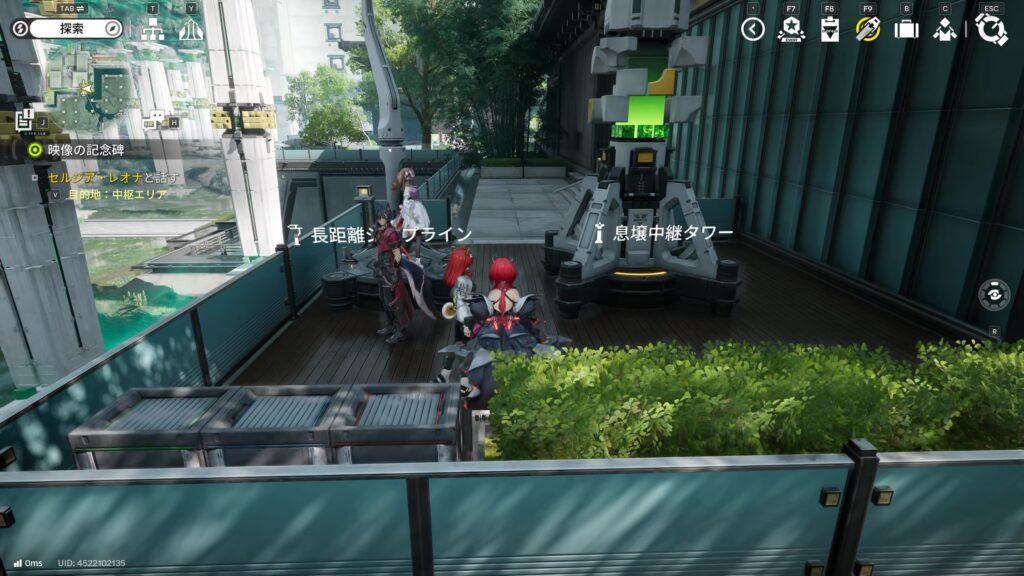Open the character operator menu icon

click(x=944, y=29)
